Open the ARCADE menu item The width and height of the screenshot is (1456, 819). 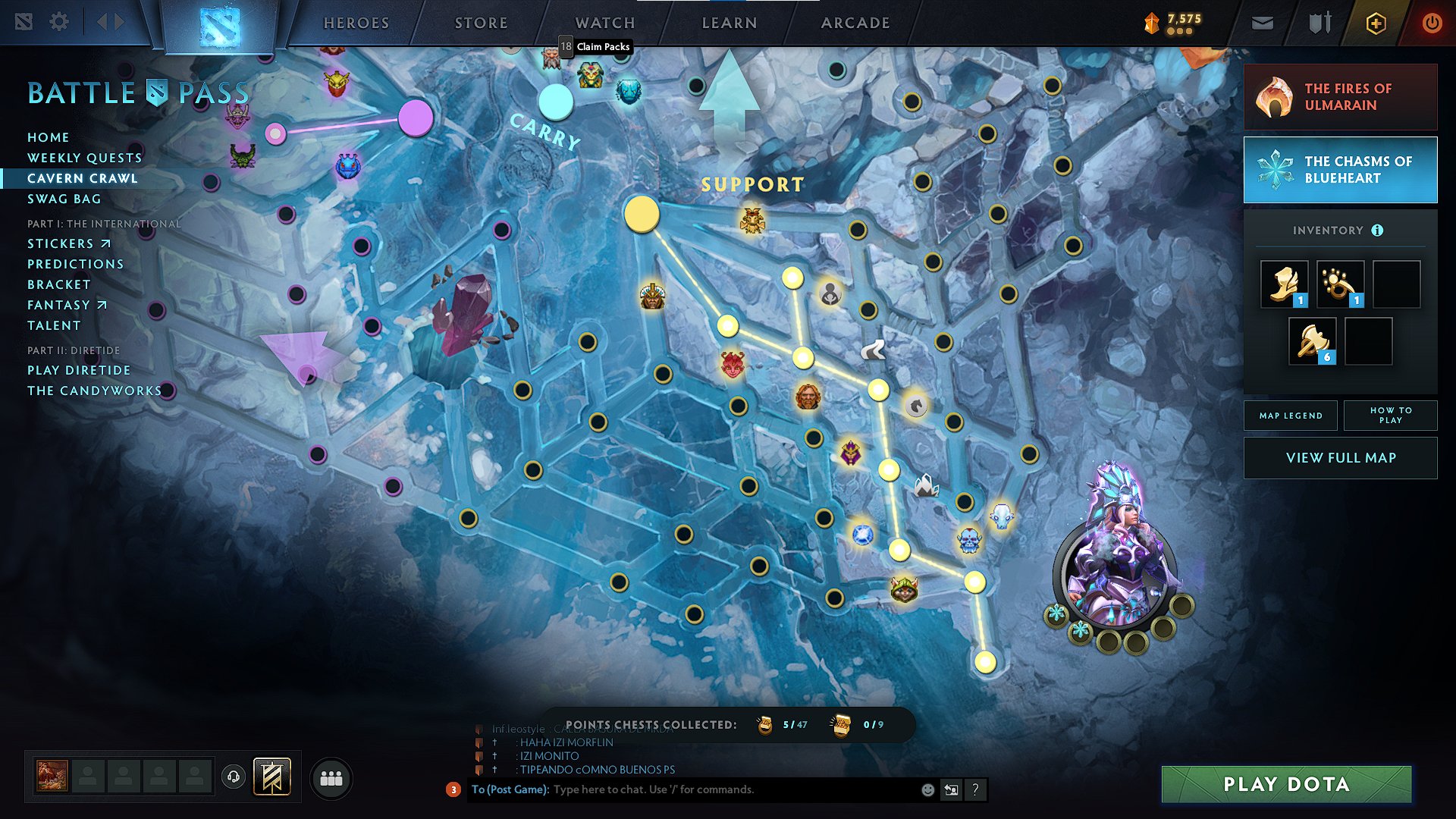point(855,22)
